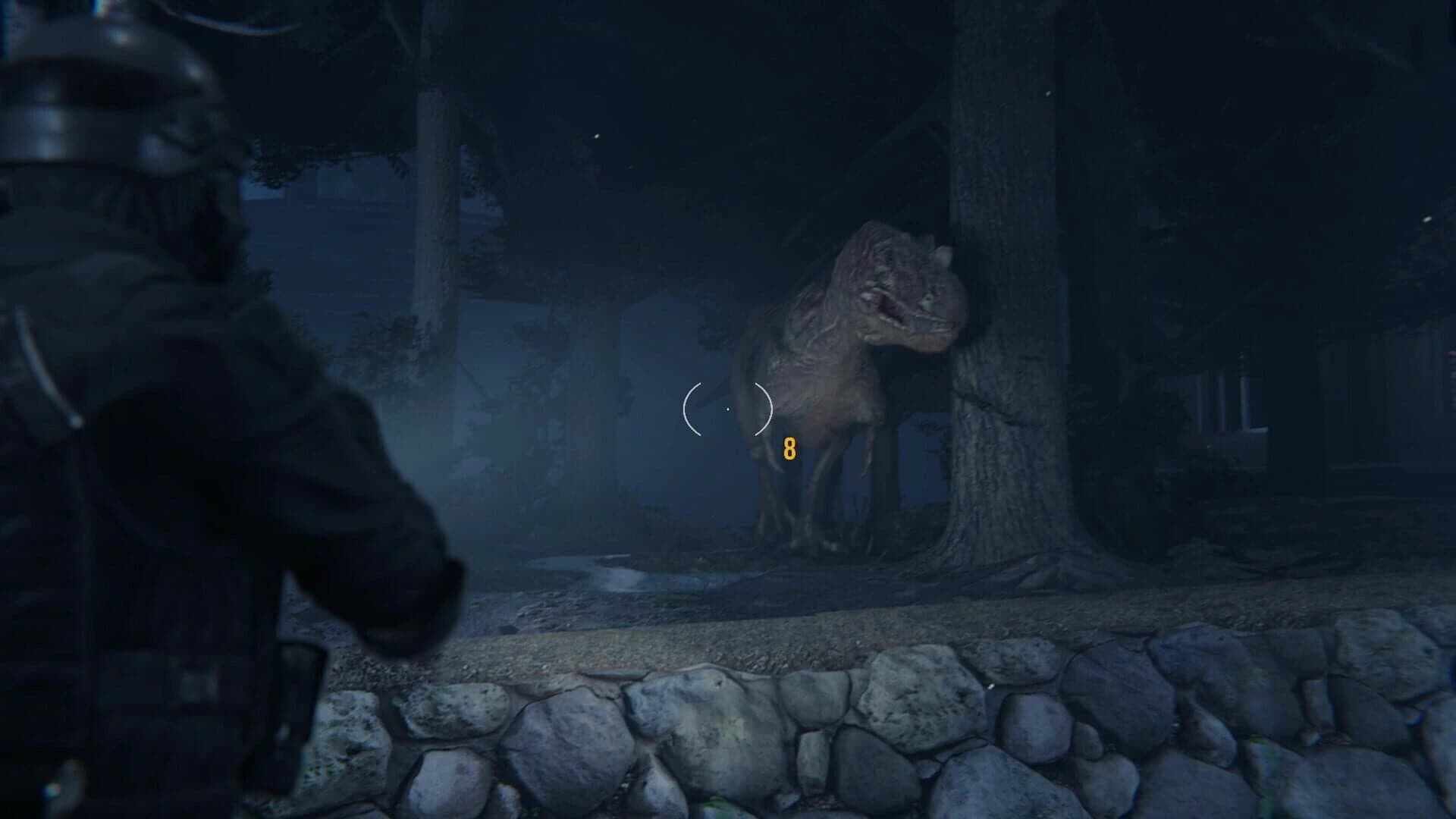
Task: Click the bright star in the night sky
Action: click(x=598, y=136)
